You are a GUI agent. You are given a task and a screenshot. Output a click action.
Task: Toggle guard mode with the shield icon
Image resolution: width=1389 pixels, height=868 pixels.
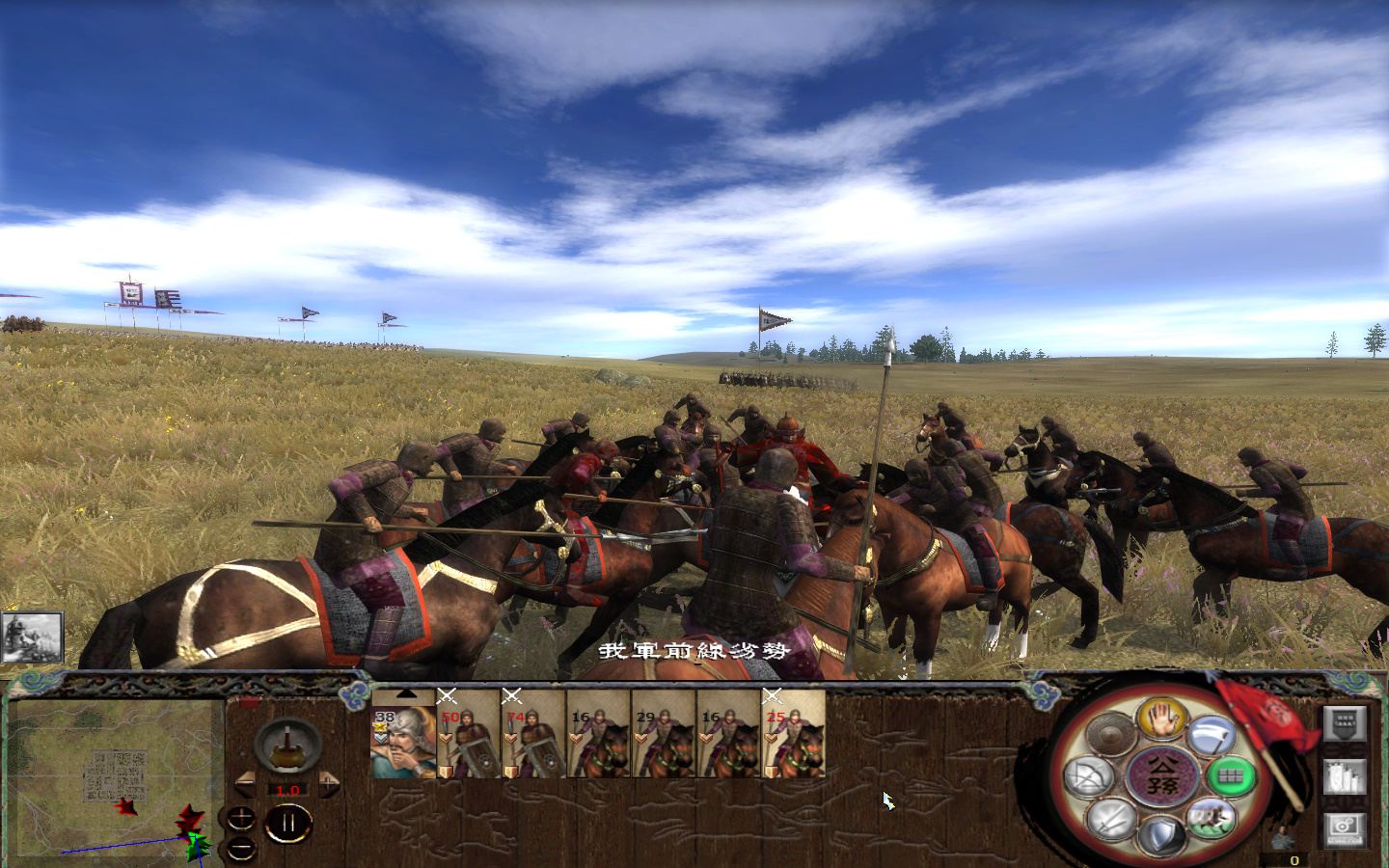click(x=1161, y=834)
